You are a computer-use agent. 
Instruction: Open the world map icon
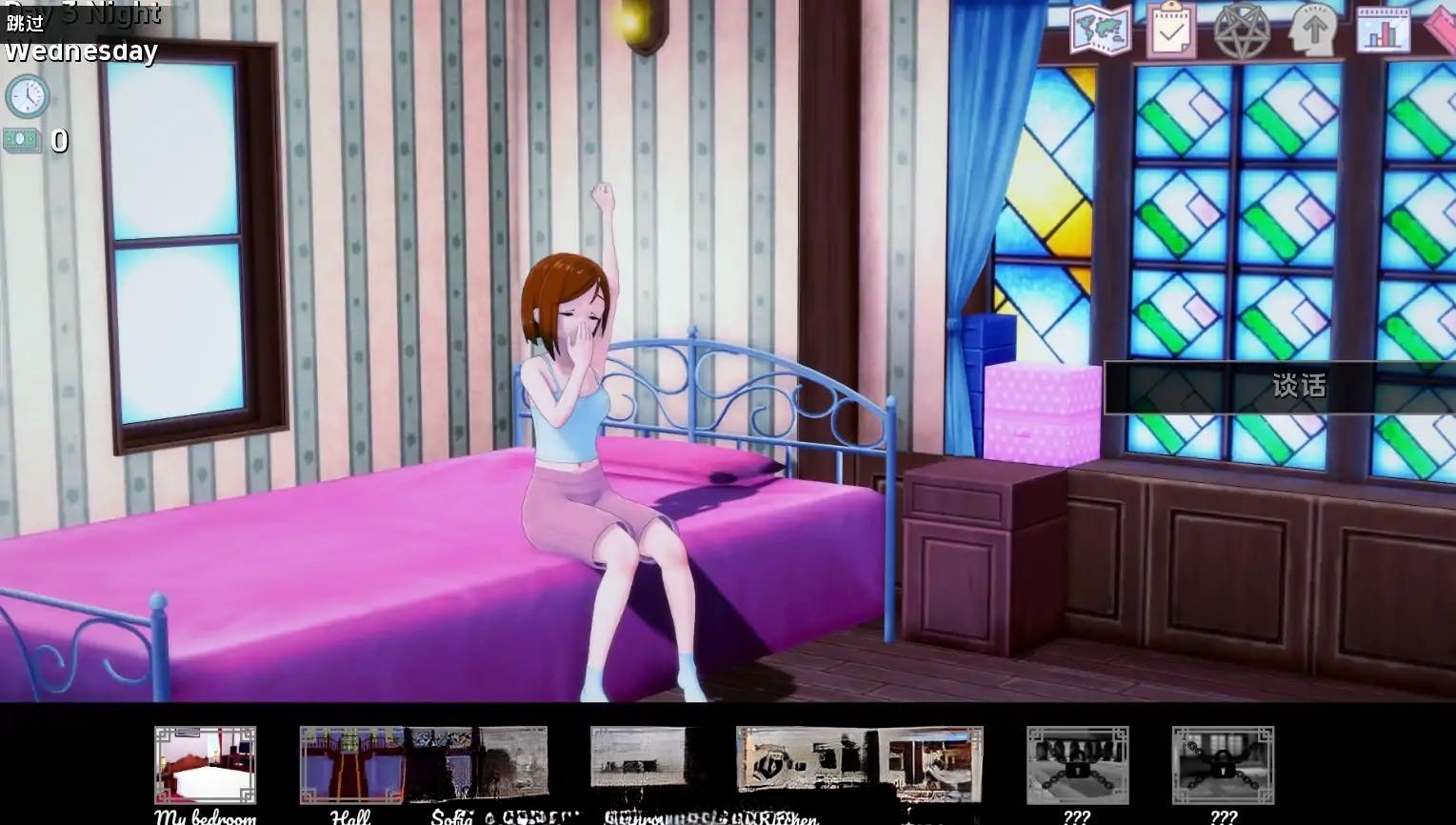pyautogui.click(x=1100, y=30)
